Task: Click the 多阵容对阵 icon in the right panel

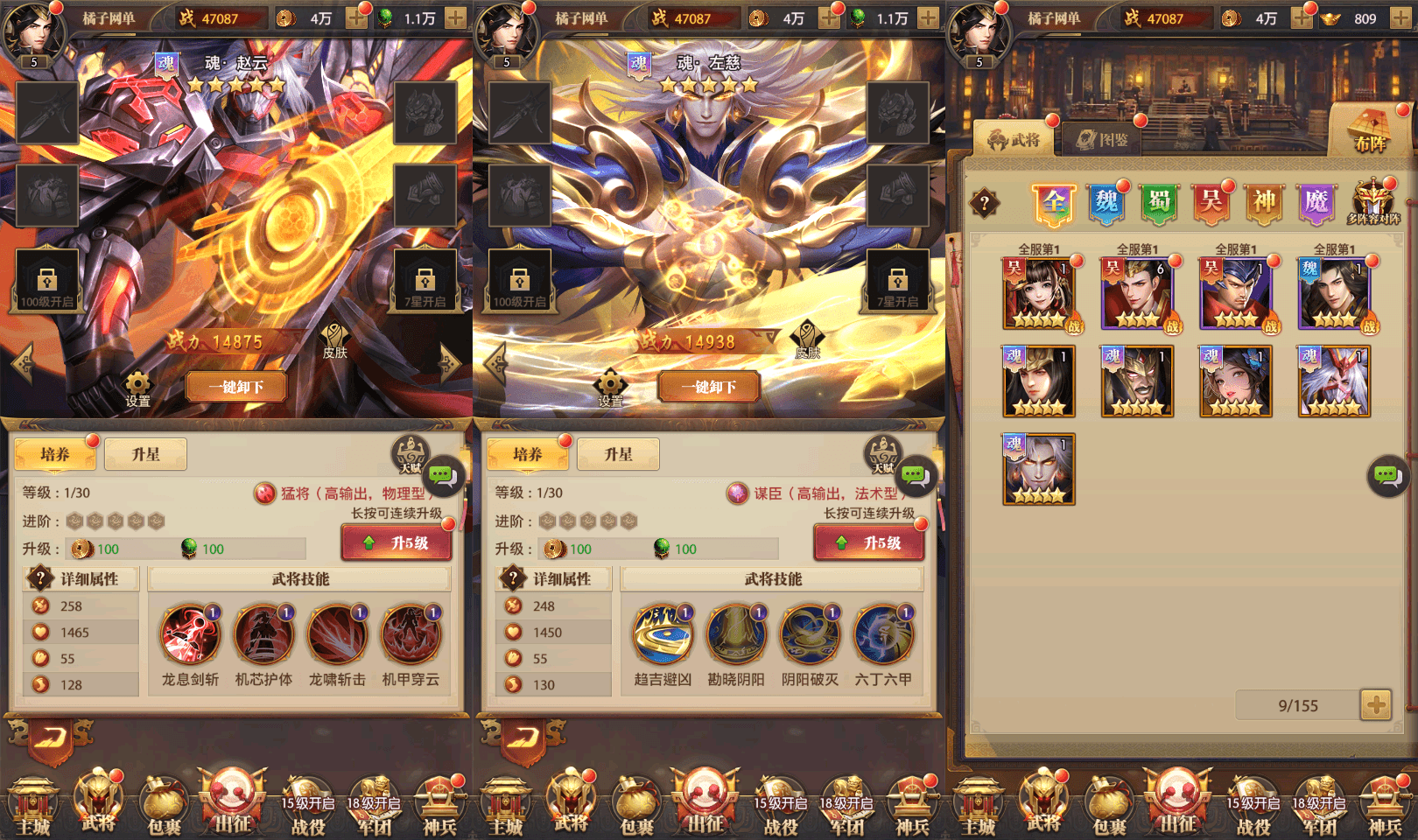Action: tap(1374, 199)
